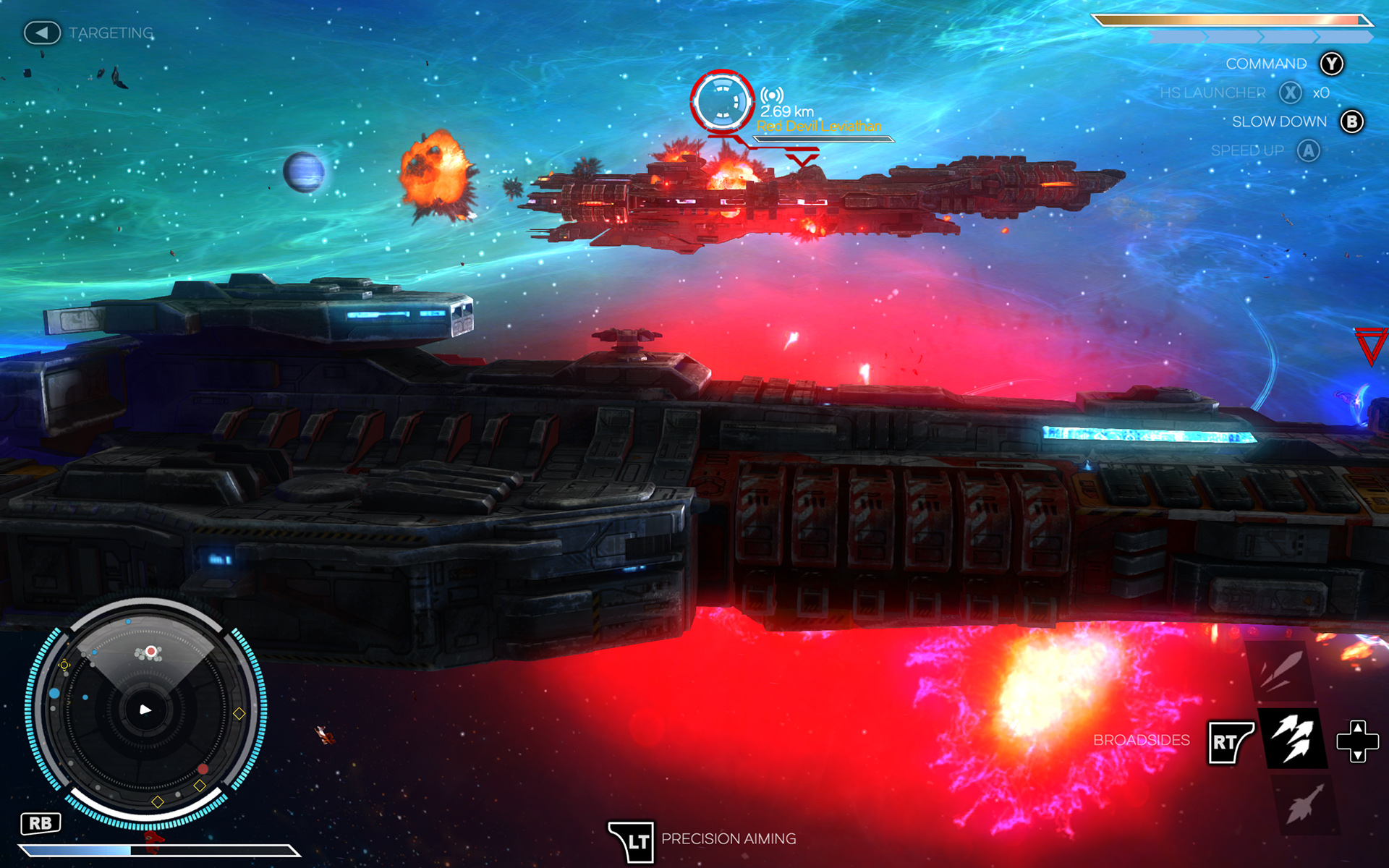Click the Y button icon beside COMMAND
Viewport: 1389px width, 868px height.
[x=1331, y=64]
